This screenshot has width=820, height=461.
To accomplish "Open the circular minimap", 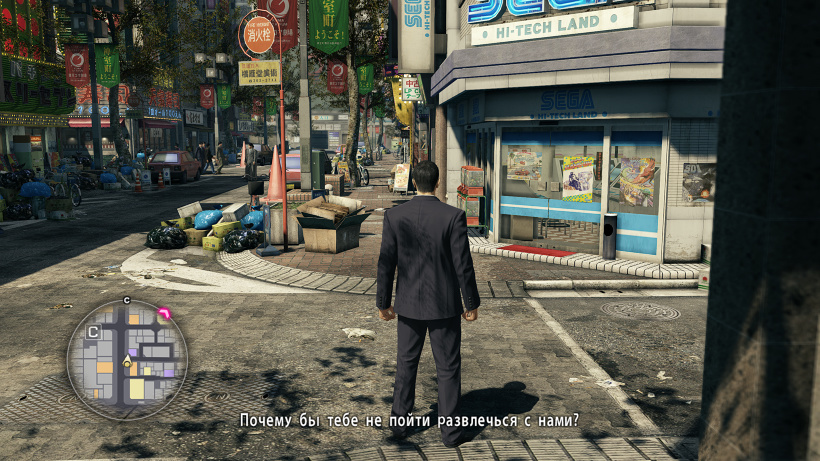I will (x=127, y=359).
